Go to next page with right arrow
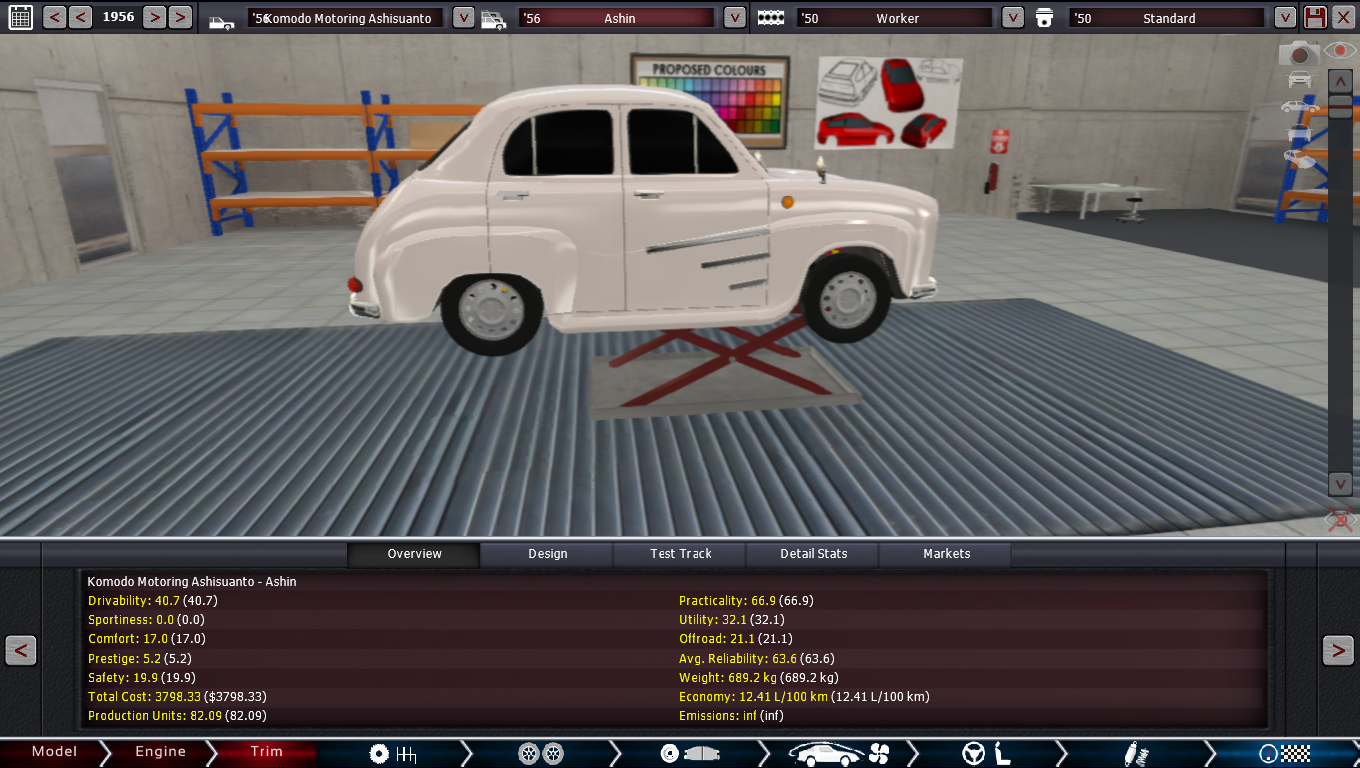The width and height of the screenshot is (1360, 768). click(x=1338, y=650)
